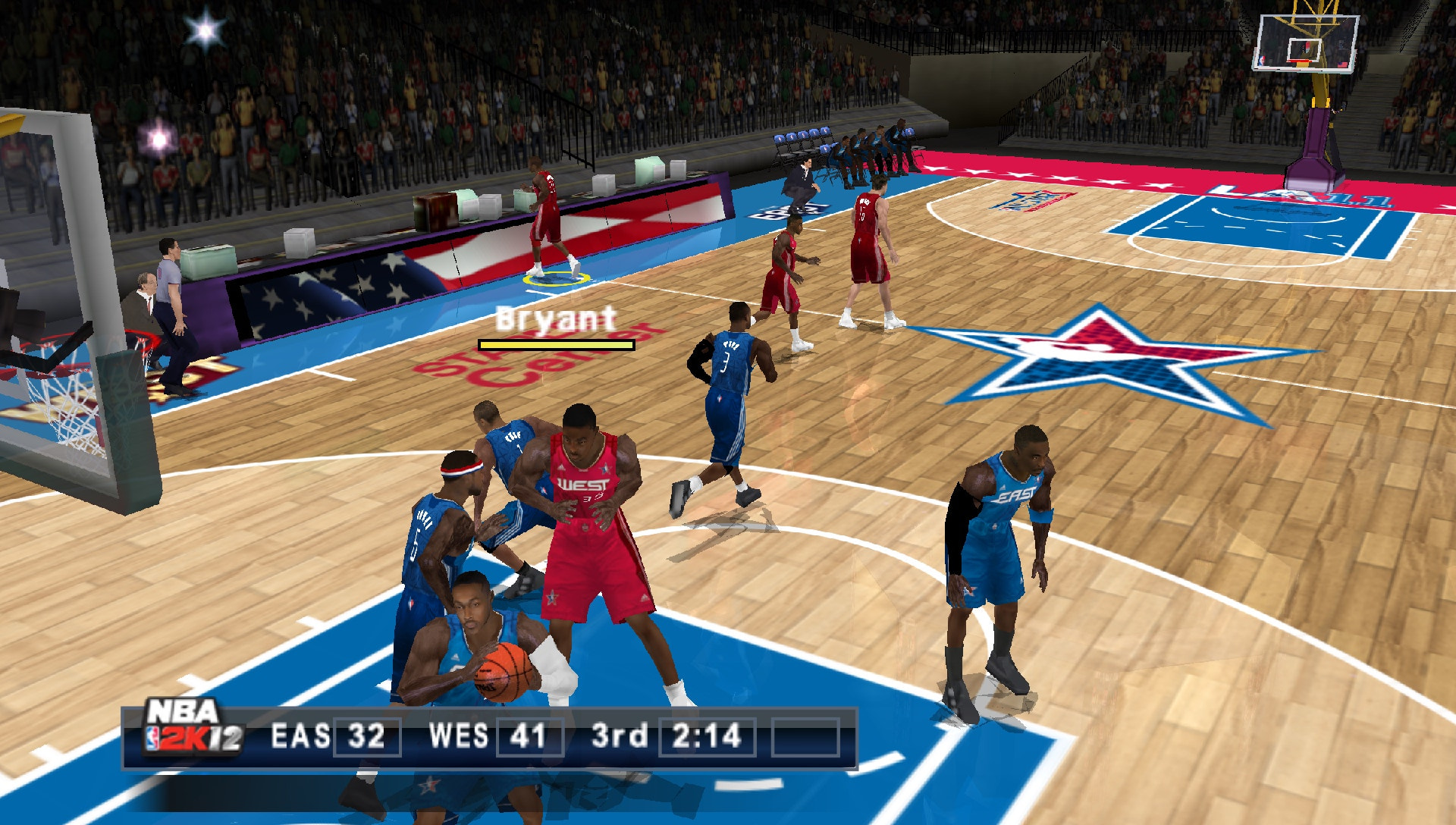Click the Bryant player name label
This screenshot has width=1456, height=825.
[x=553, y=321]
